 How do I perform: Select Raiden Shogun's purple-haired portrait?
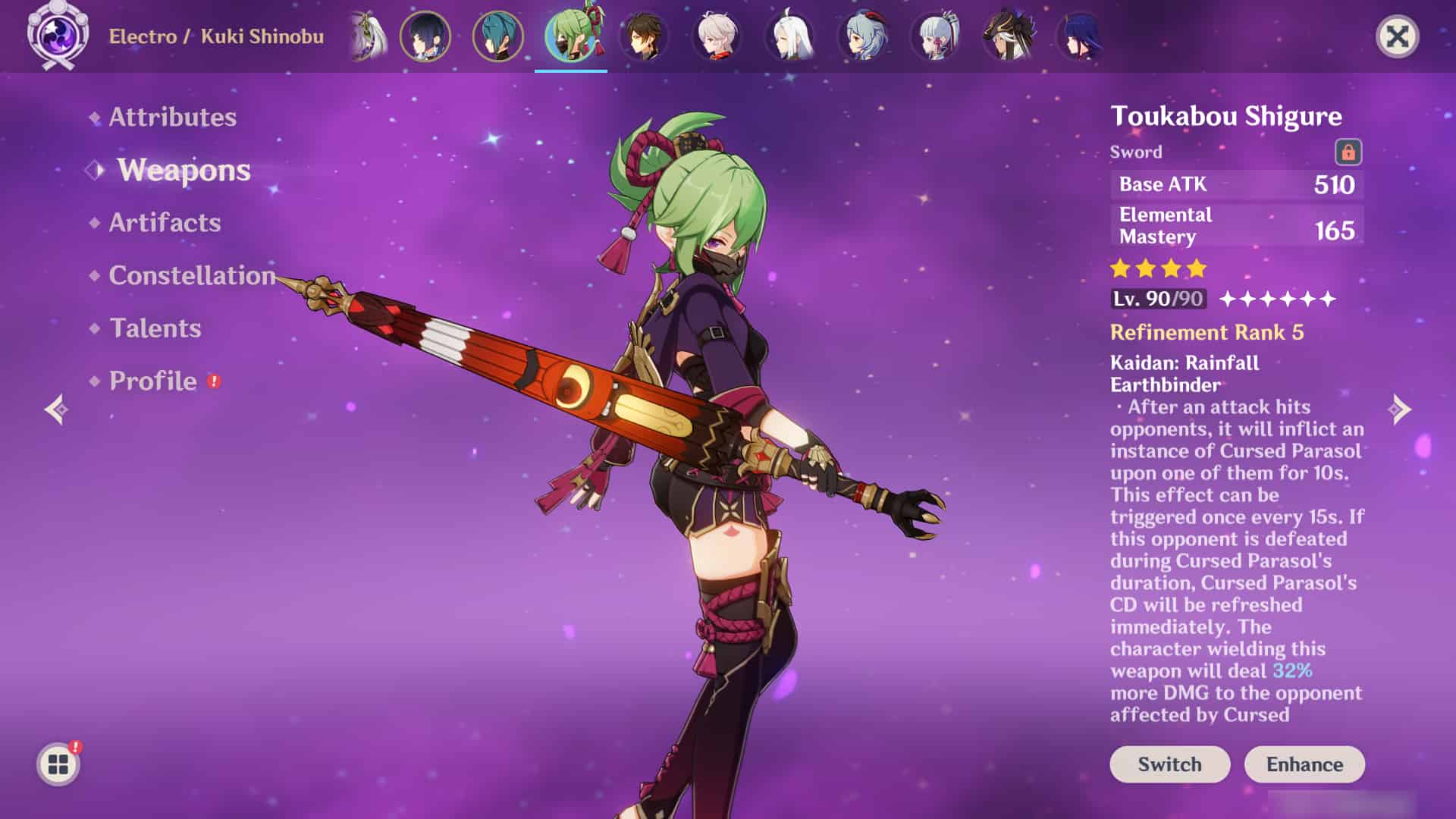tap(1080, 36)
